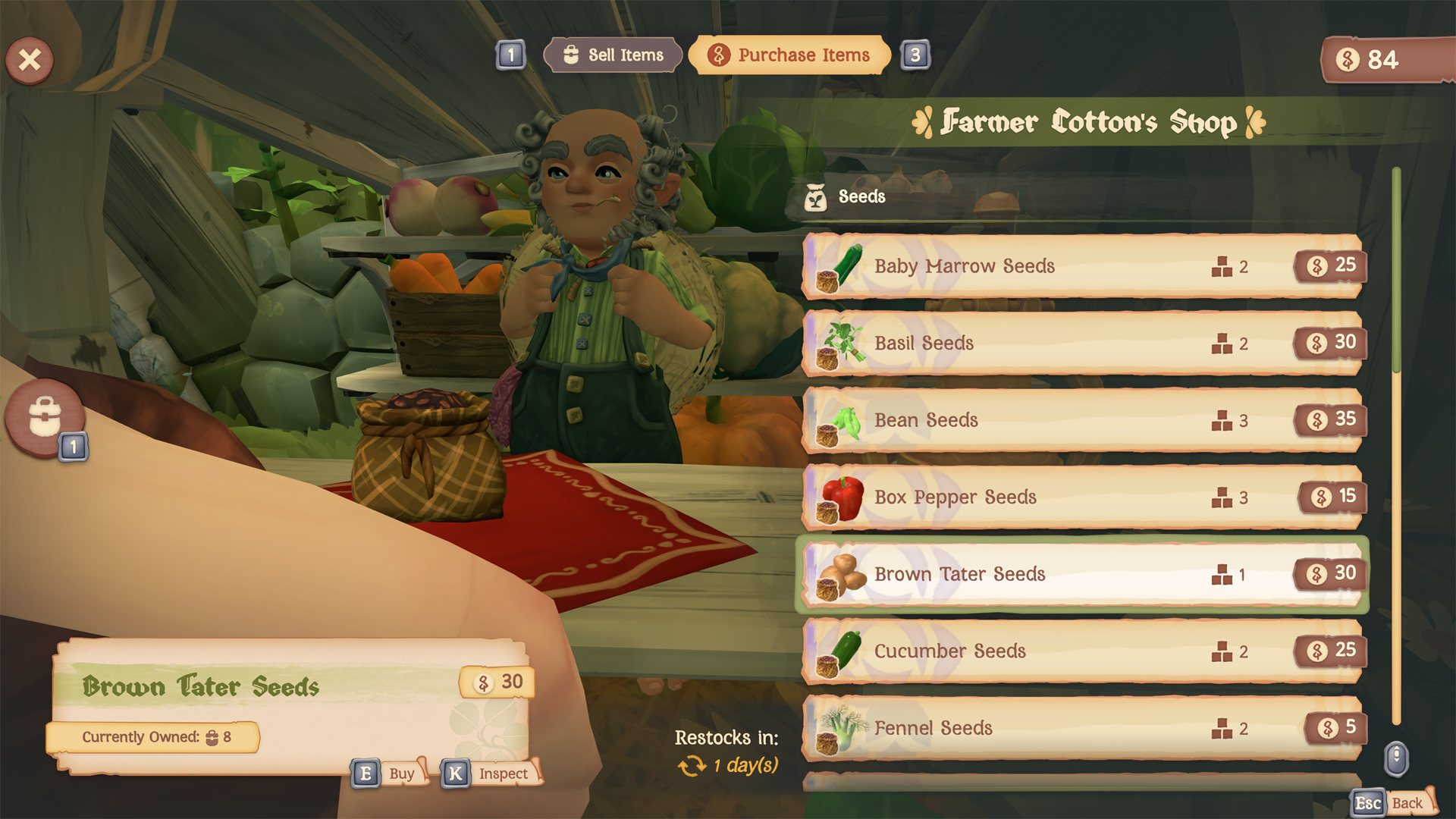Choose the Basil Seeds row
The image size is (1456, 819).
[x=1082, y=344]
